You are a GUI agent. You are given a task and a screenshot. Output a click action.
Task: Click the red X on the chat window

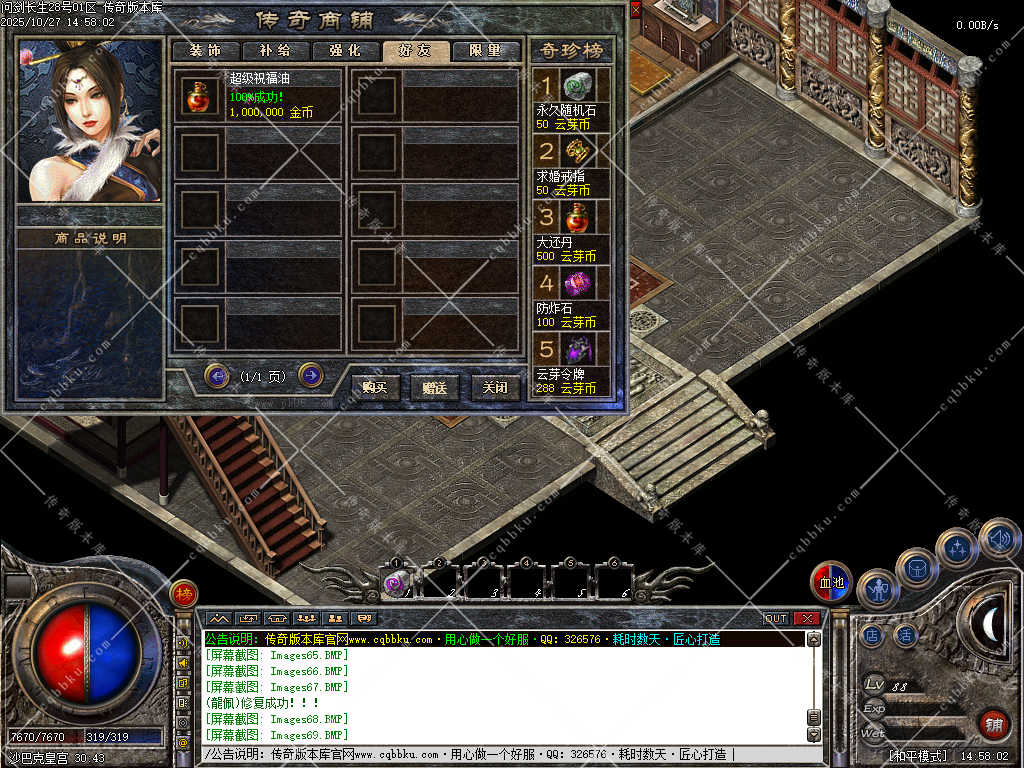pyautogui.click(x=807, y=619)
